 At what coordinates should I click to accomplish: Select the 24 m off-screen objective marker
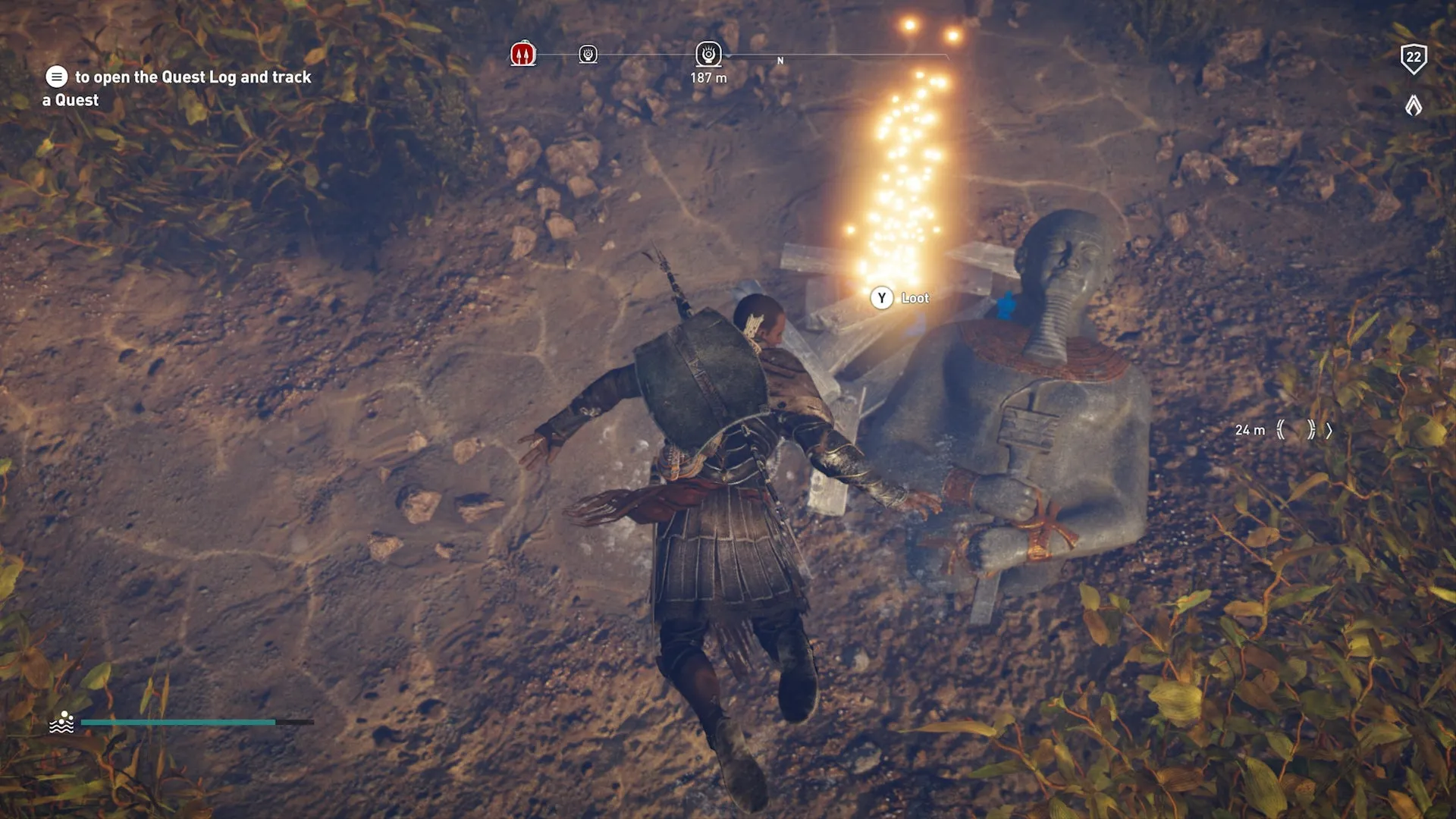pos(1296,430)
